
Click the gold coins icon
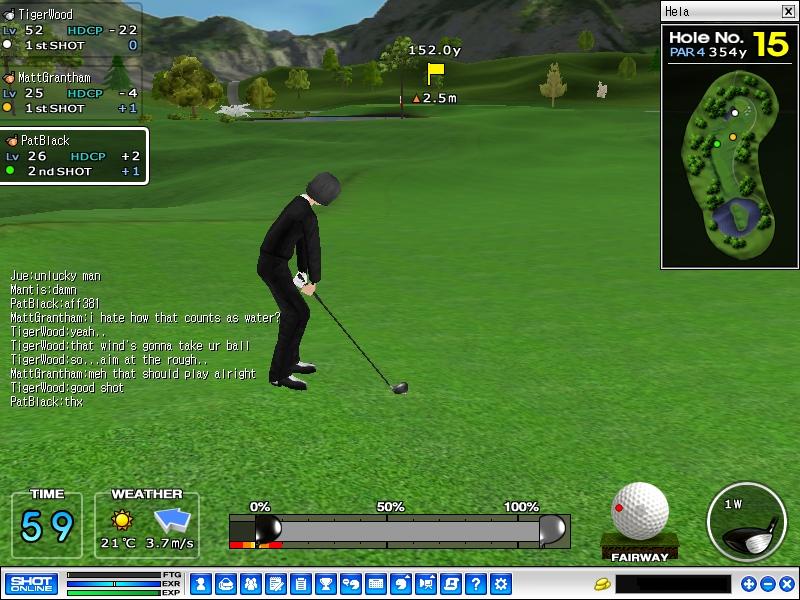click(602, 584)
